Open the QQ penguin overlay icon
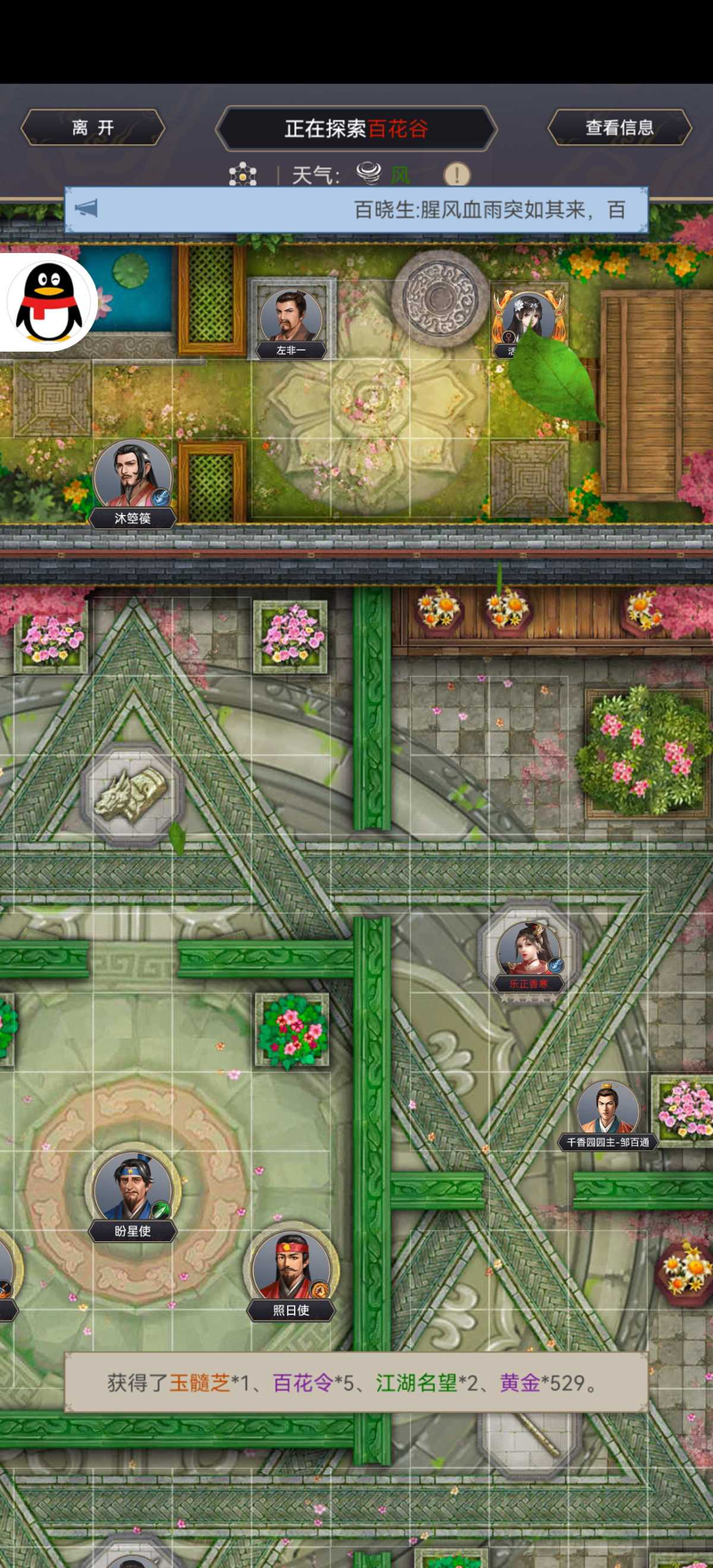Screen dimensions: 713x1568 tap(49, 303)
